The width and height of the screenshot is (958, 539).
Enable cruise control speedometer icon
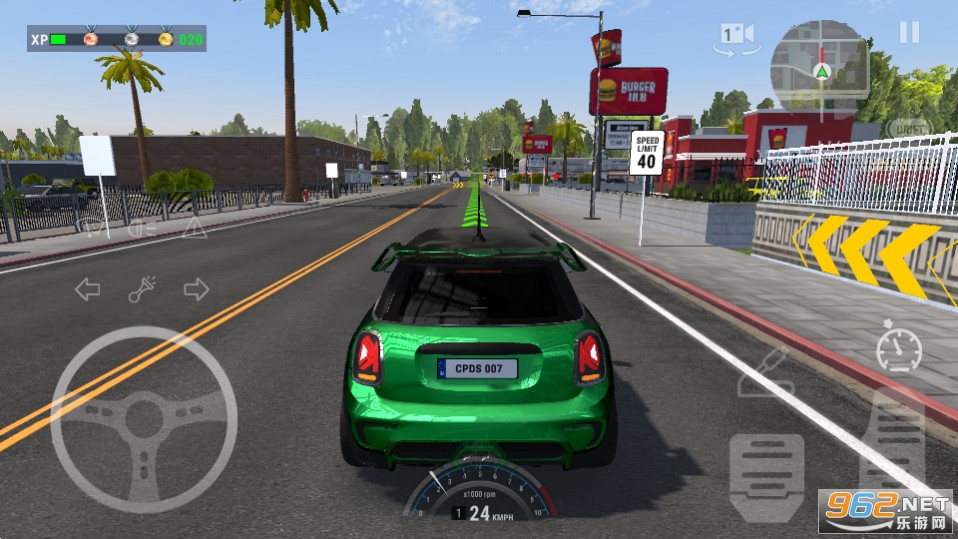click(x=898, y=347)
